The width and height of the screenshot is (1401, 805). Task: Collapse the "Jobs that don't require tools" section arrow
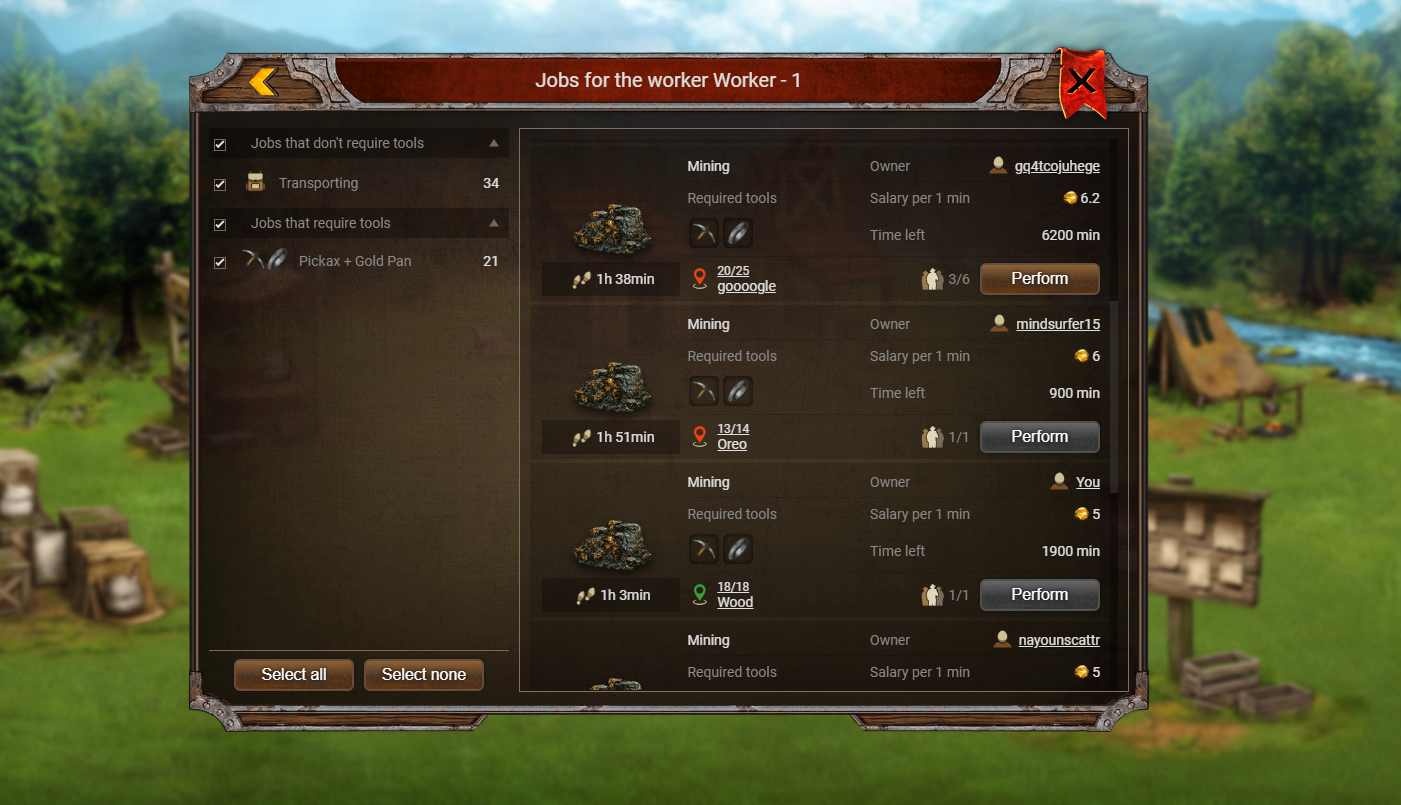pyautogui.click(x=493, y=143)
